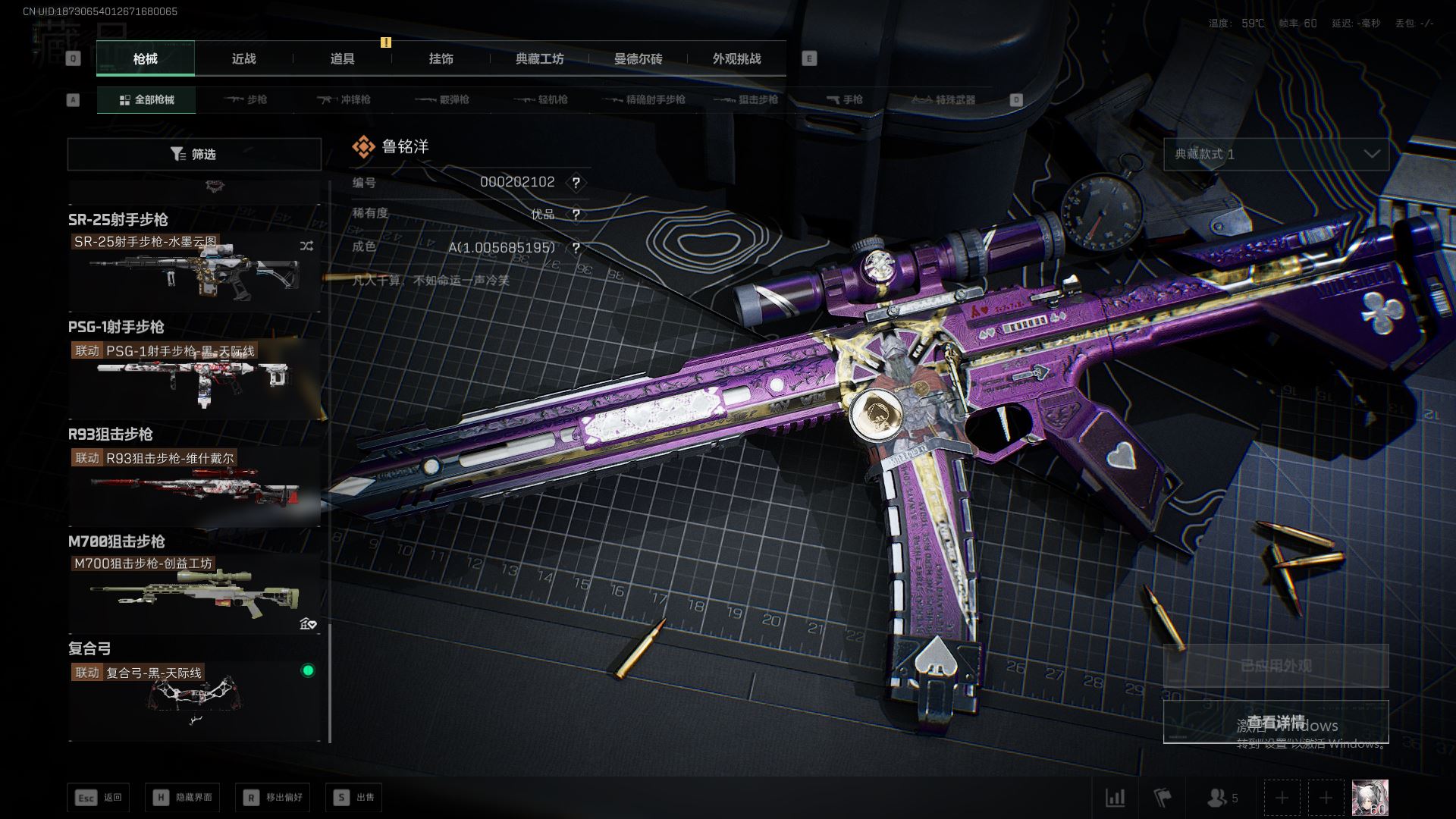Screen dimensions: 1456x819
Task: Switch to the 近战 melee tab
Action: 243,58
